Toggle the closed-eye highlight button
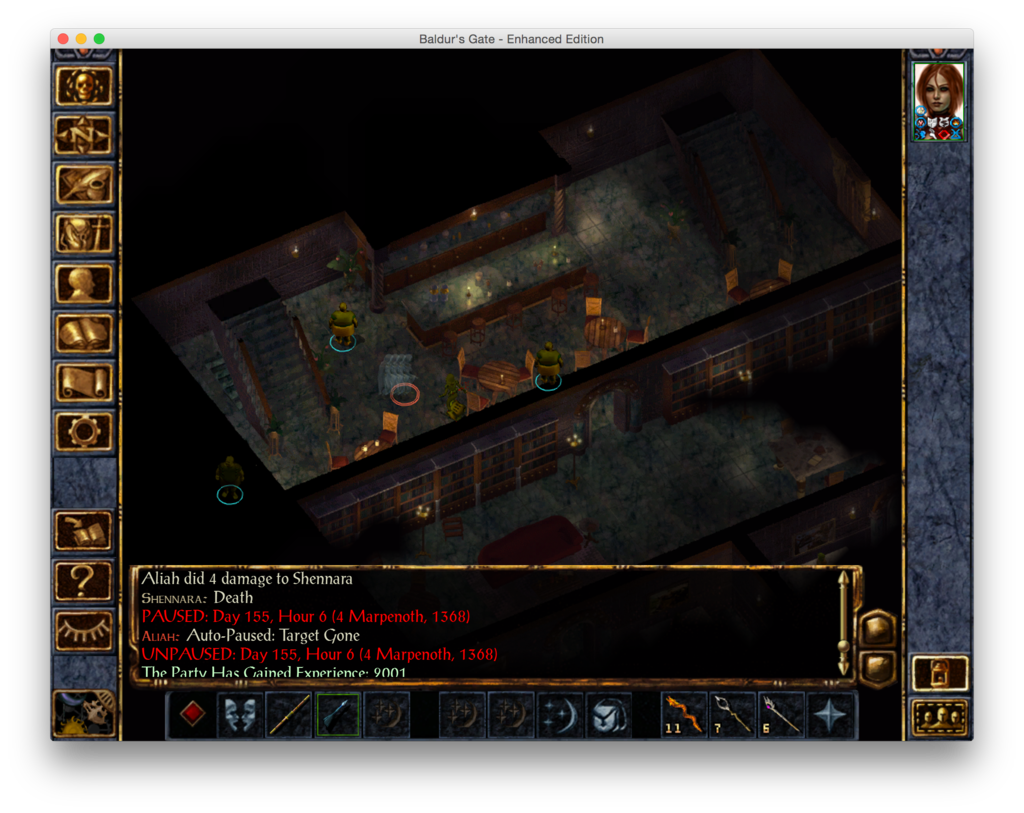 click(84, 629)
